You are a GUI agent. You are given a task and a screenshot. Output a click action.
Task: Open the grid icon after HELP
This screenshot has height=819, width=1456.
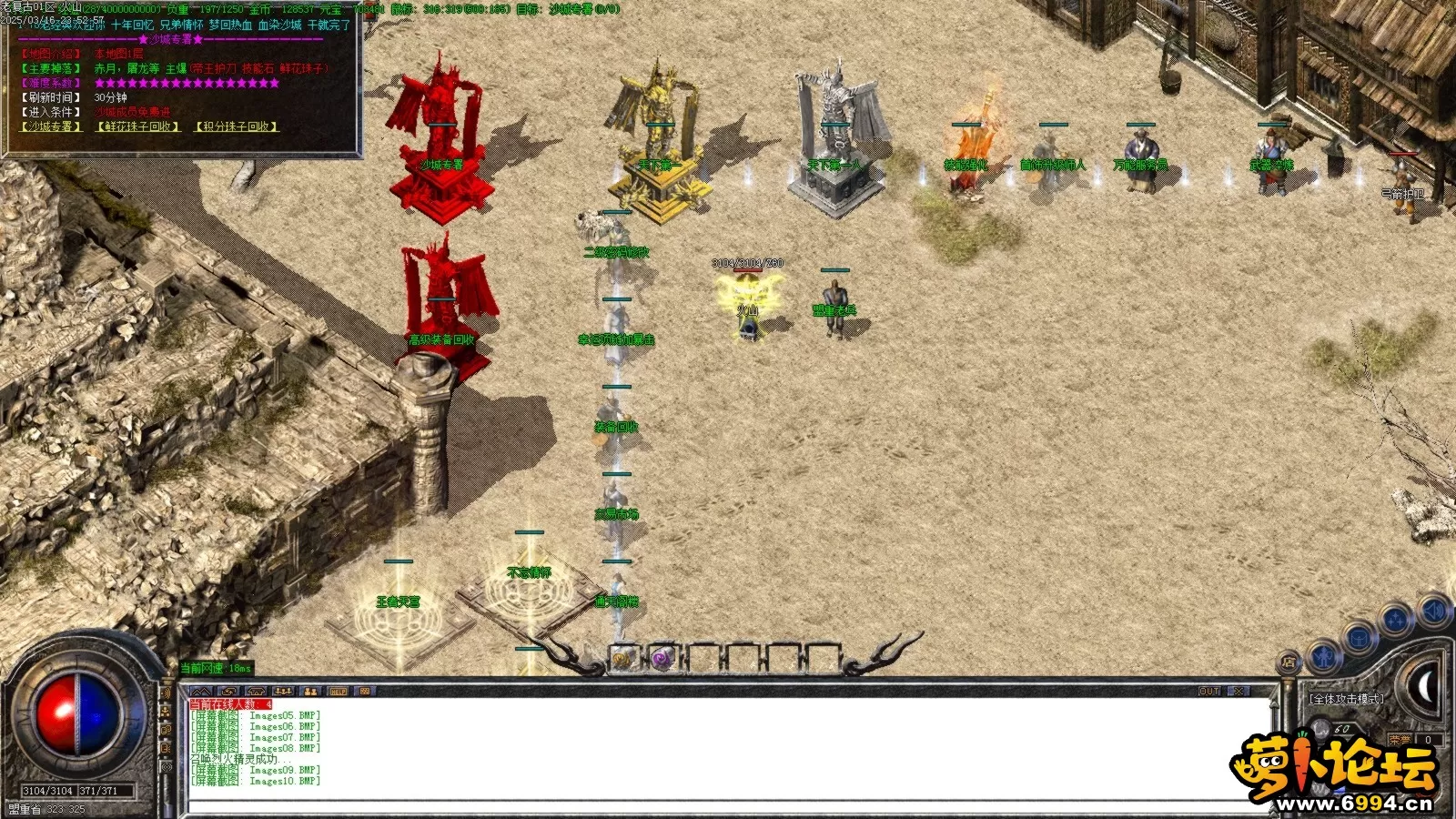coord(364,692)
